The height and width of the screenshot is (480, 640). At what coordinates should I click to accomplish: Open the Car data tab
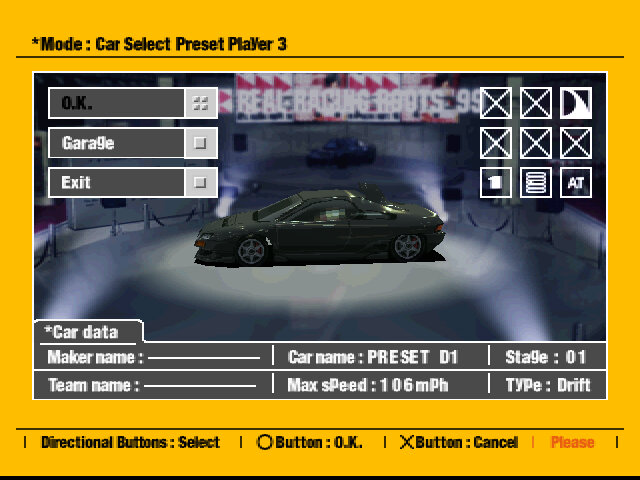point(86,332)
